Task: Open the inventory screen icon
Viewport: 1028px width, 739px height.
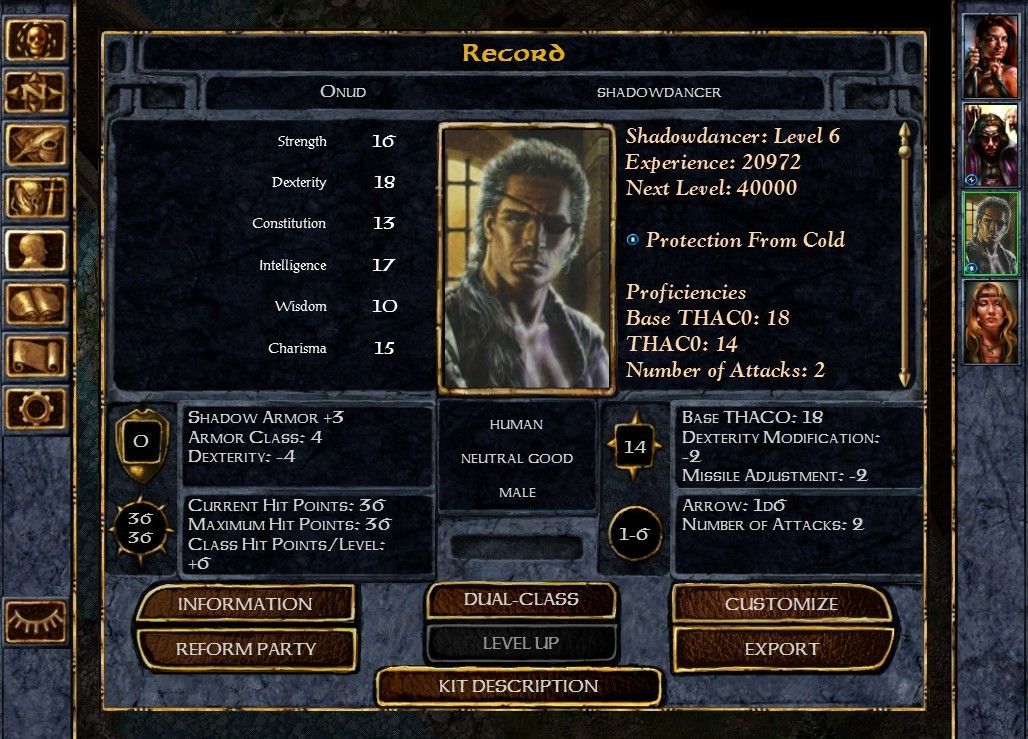Action: (x=36, y=198)
